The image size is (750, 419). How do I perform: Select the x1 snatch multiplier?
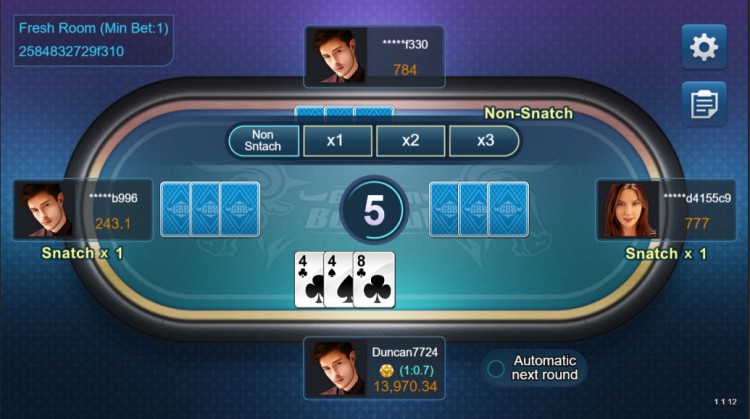click(x=336, y=141)
